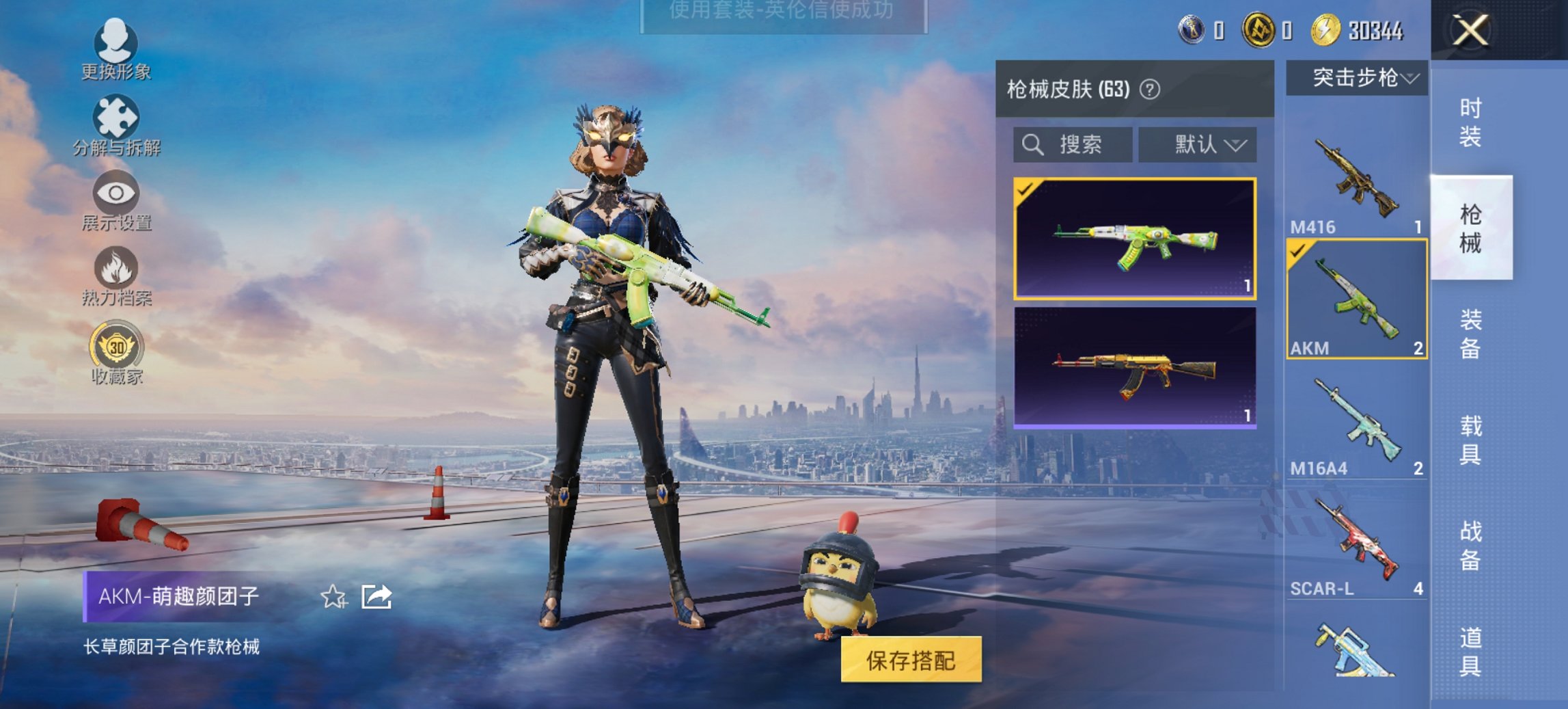Screen dimensions: 1568x709
Task: Expand the 默认 sort order dropdown
Action: click(x=1196, y=144)
